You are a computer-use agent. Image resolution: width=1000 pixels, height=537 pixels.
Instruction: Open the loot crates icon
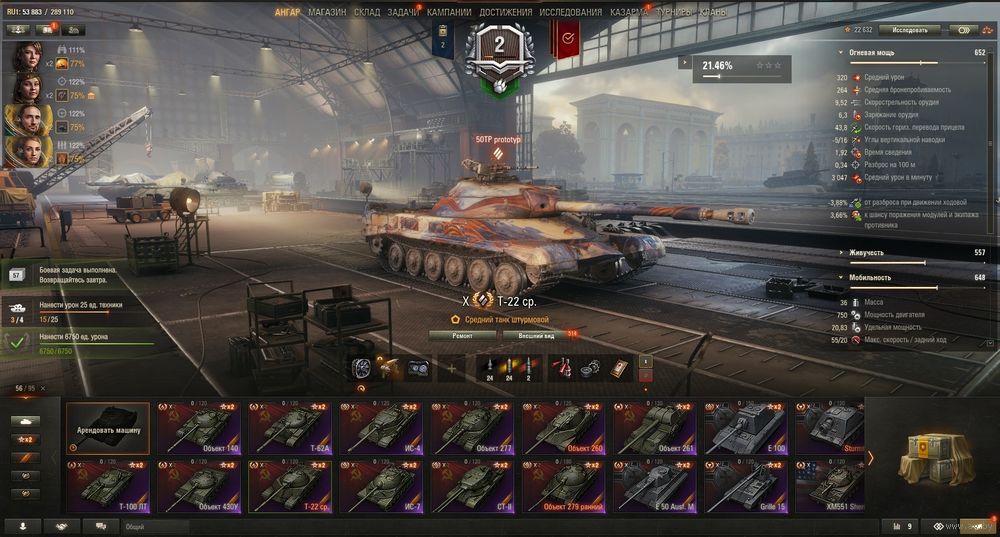tap(930, 457)
